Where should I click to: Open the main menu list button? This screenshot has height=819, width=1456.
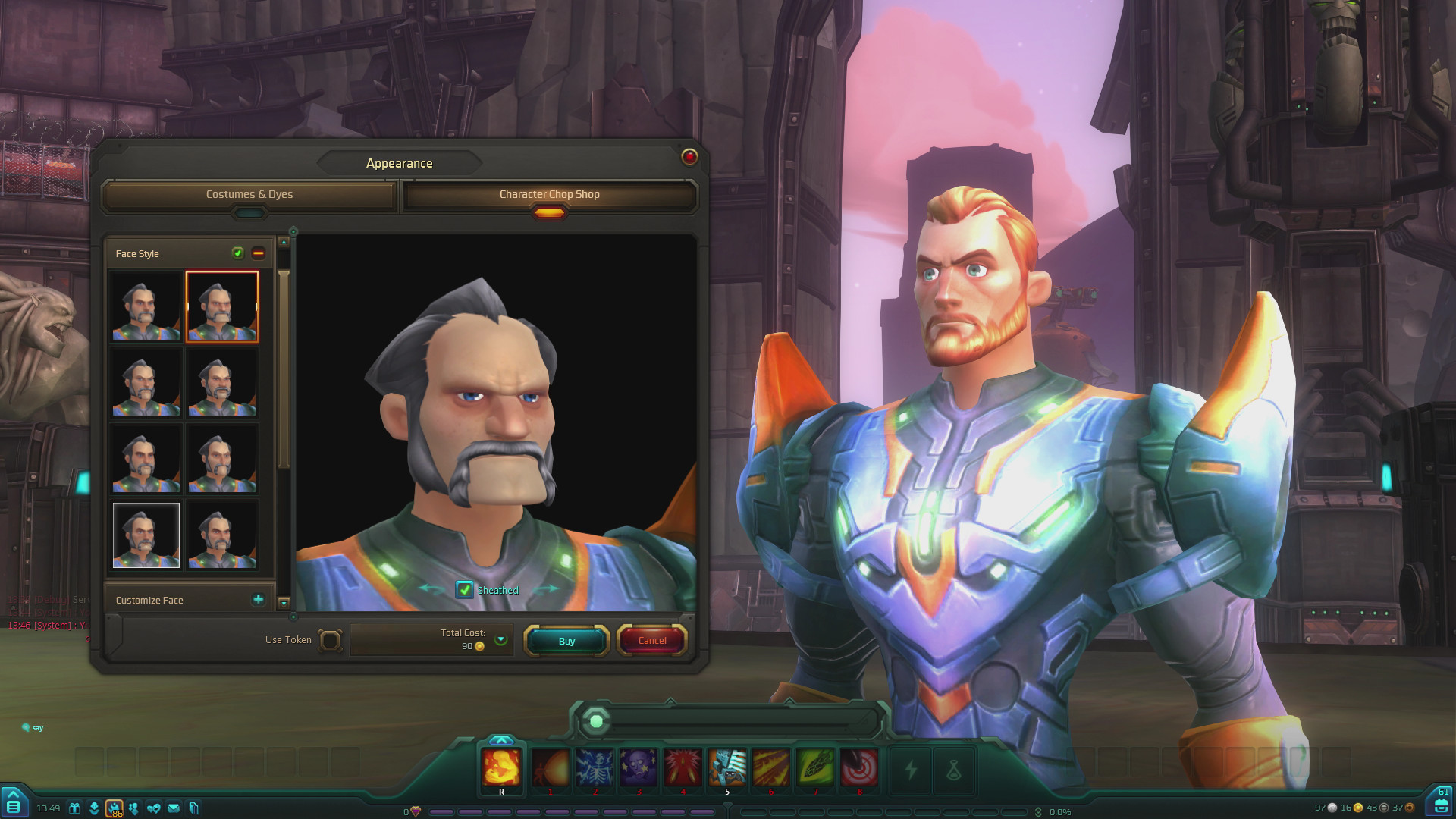click(14, 805)
